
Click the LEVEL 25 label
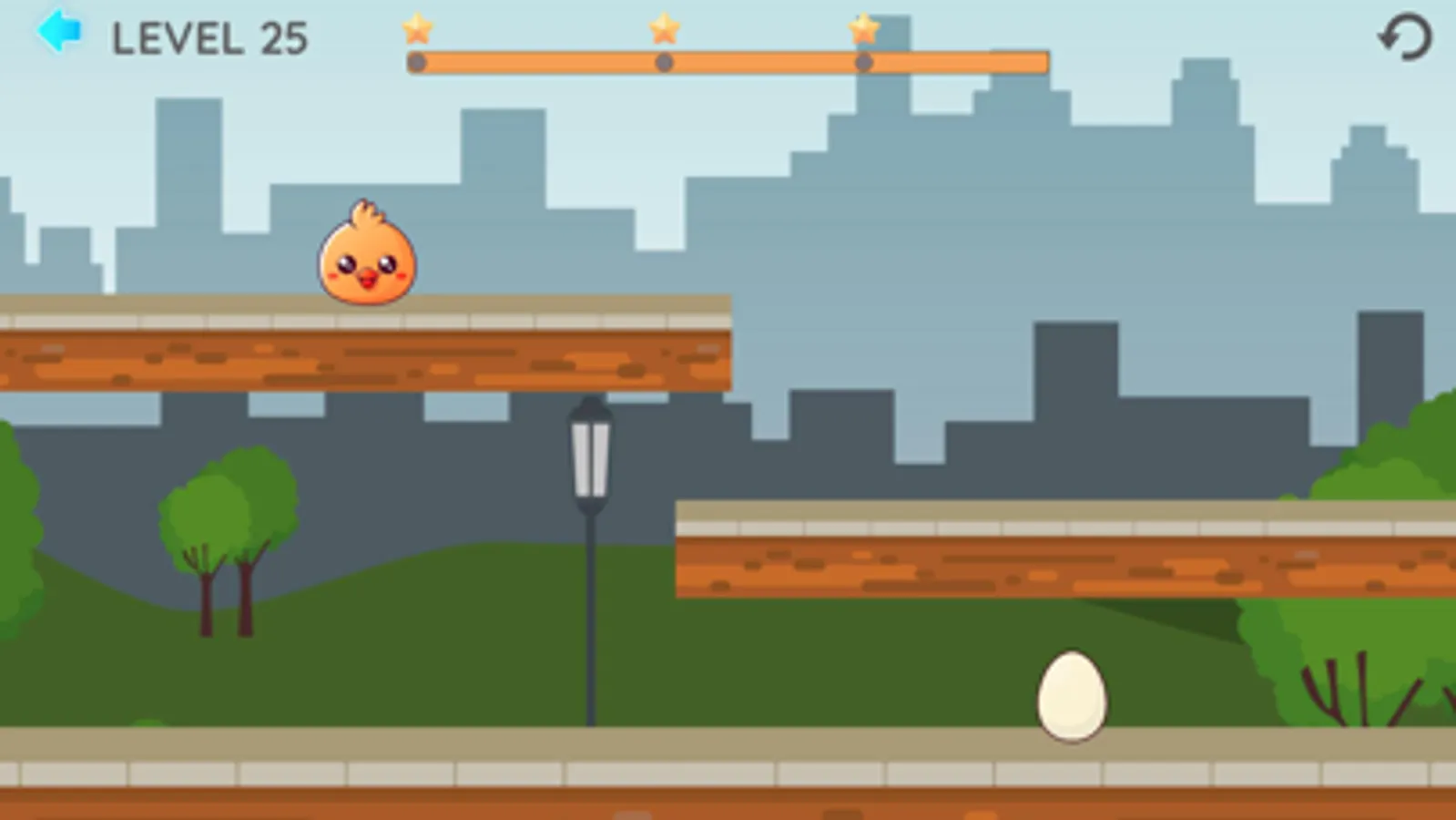[x=209, y=38]
